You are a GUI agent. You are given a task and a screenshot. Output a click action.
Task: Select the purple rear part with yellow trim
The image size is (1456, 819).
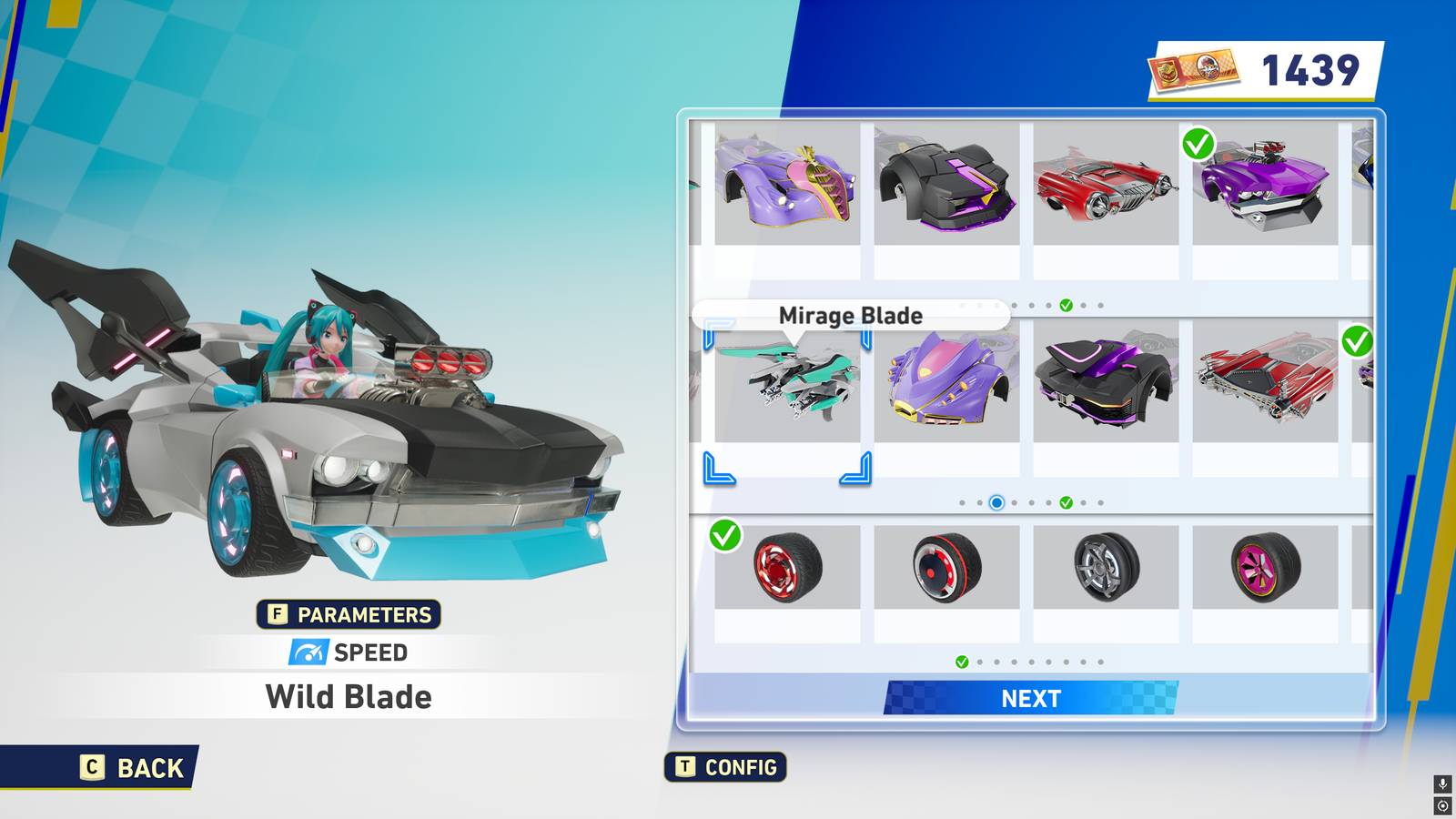[946, 382]
